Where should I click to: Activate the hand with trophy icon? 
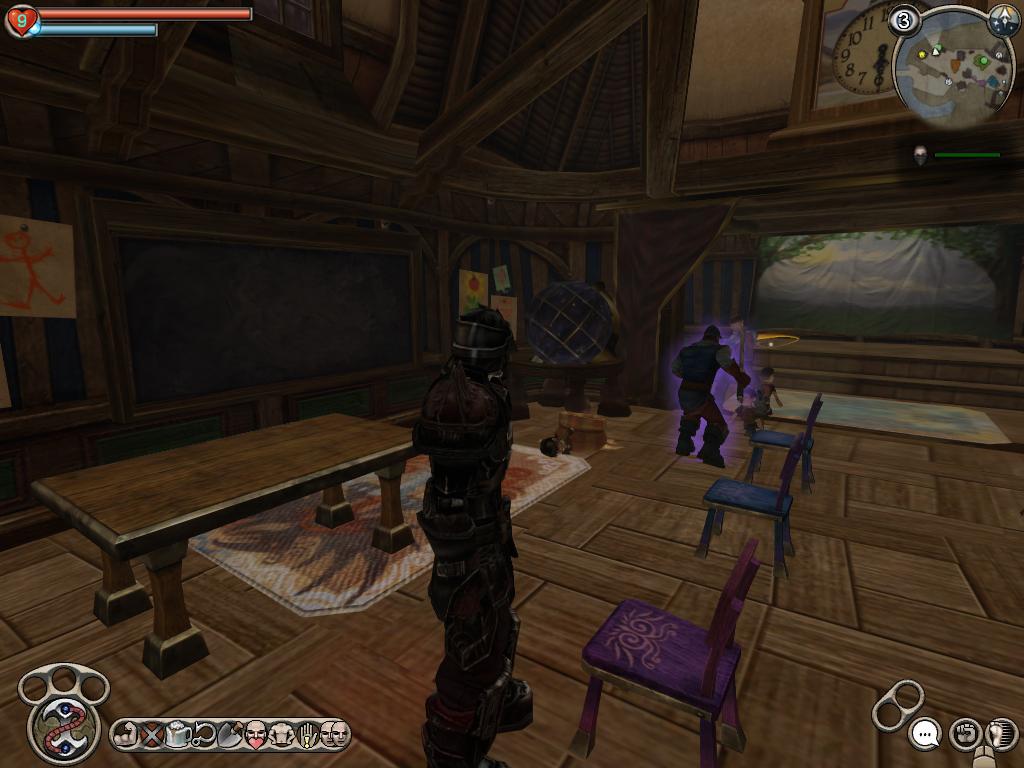point(308,736)
